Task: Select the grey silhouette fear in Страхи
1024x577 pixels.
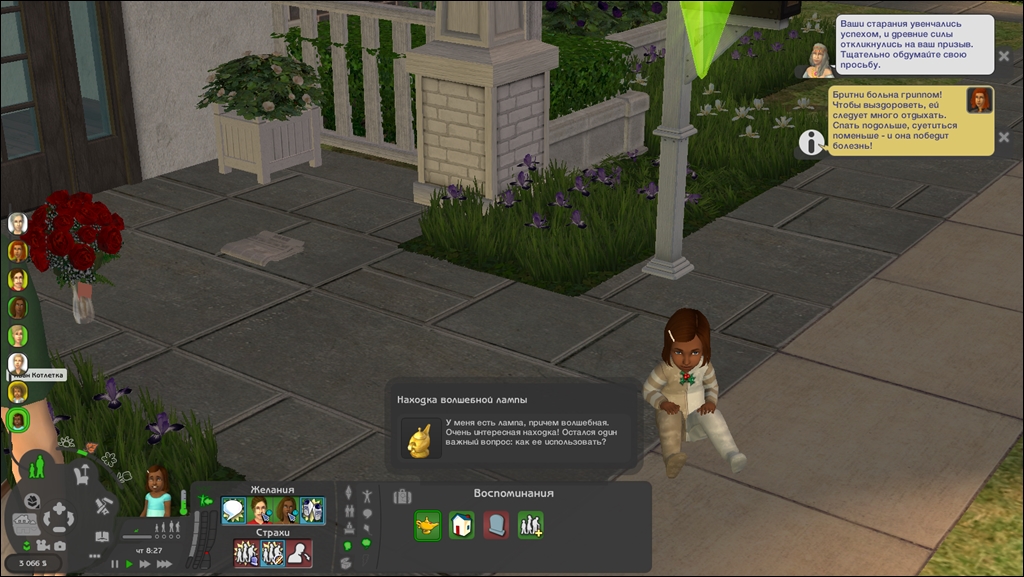Action: point(298,553)
